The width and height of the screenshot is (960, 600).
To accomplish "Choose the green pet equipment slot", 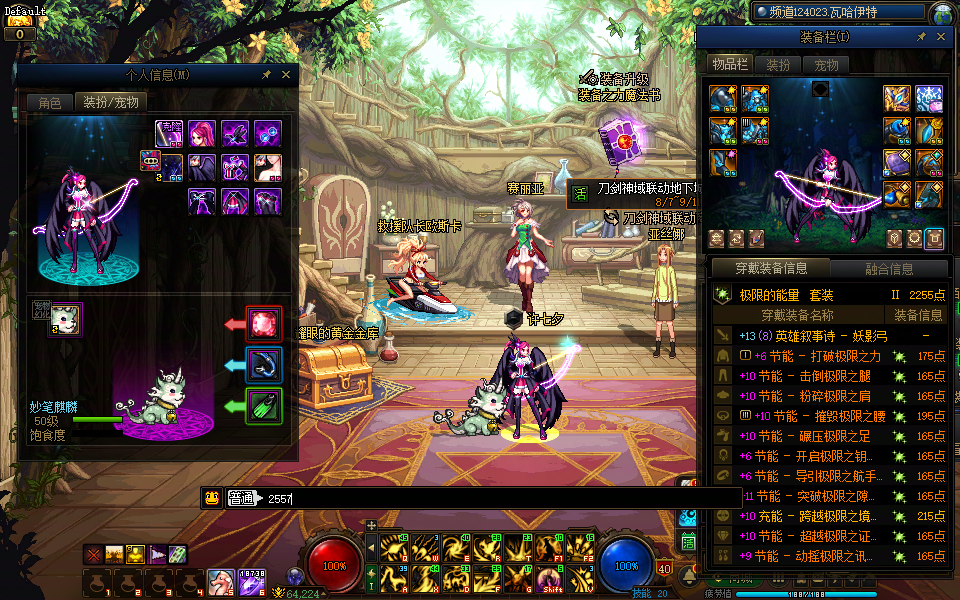I will [265, 407].
